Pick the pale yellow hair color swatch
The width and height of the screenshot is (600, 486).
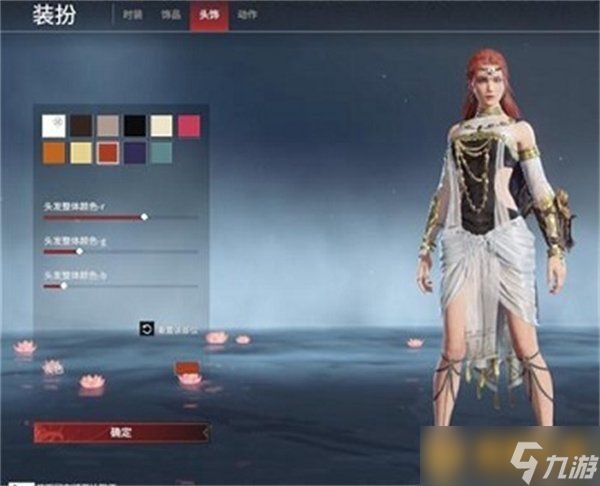(81, 152)
